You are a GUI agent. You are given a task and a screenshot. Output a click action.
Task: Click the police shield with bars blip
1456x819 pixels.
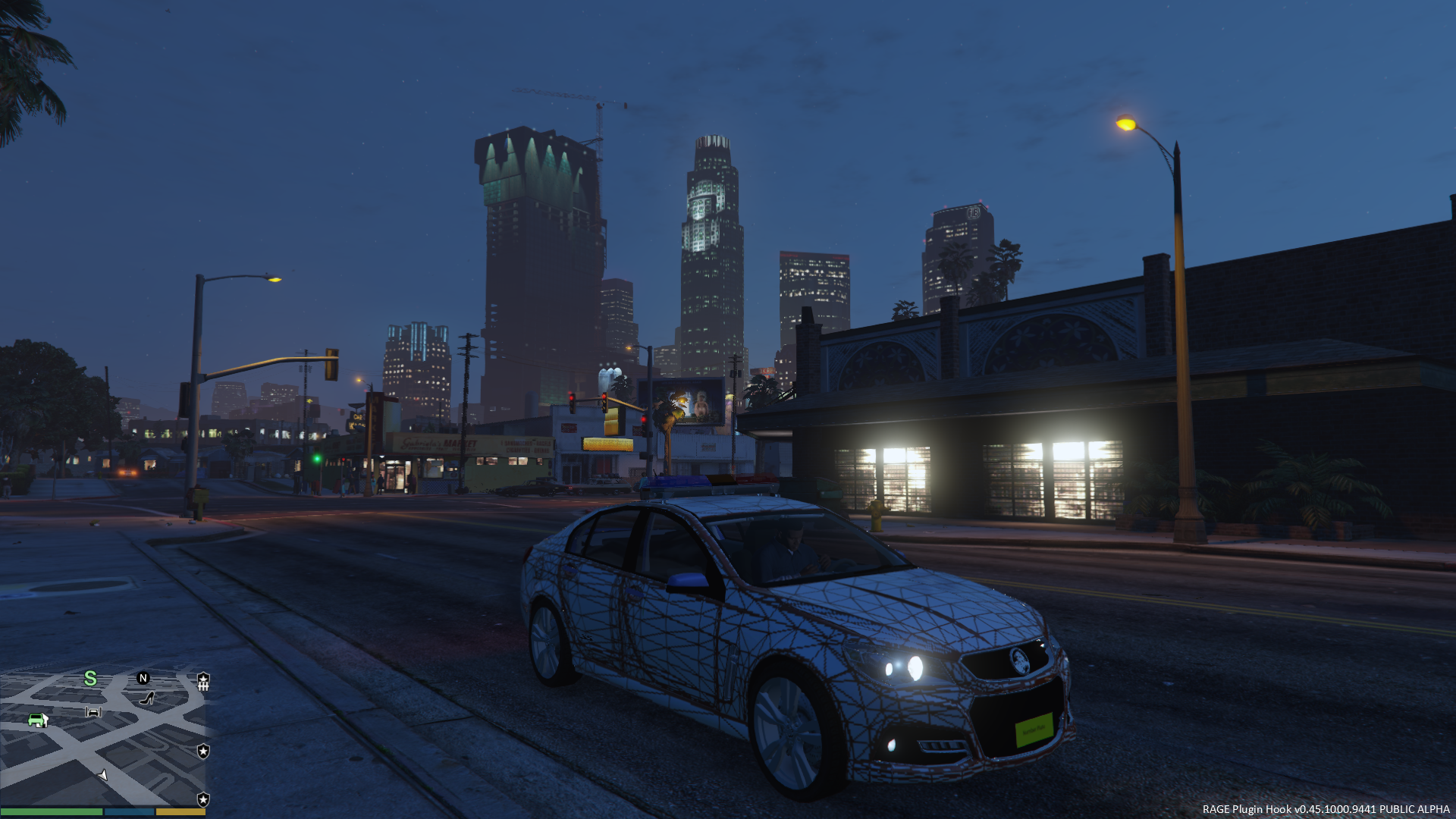[203, 681]
